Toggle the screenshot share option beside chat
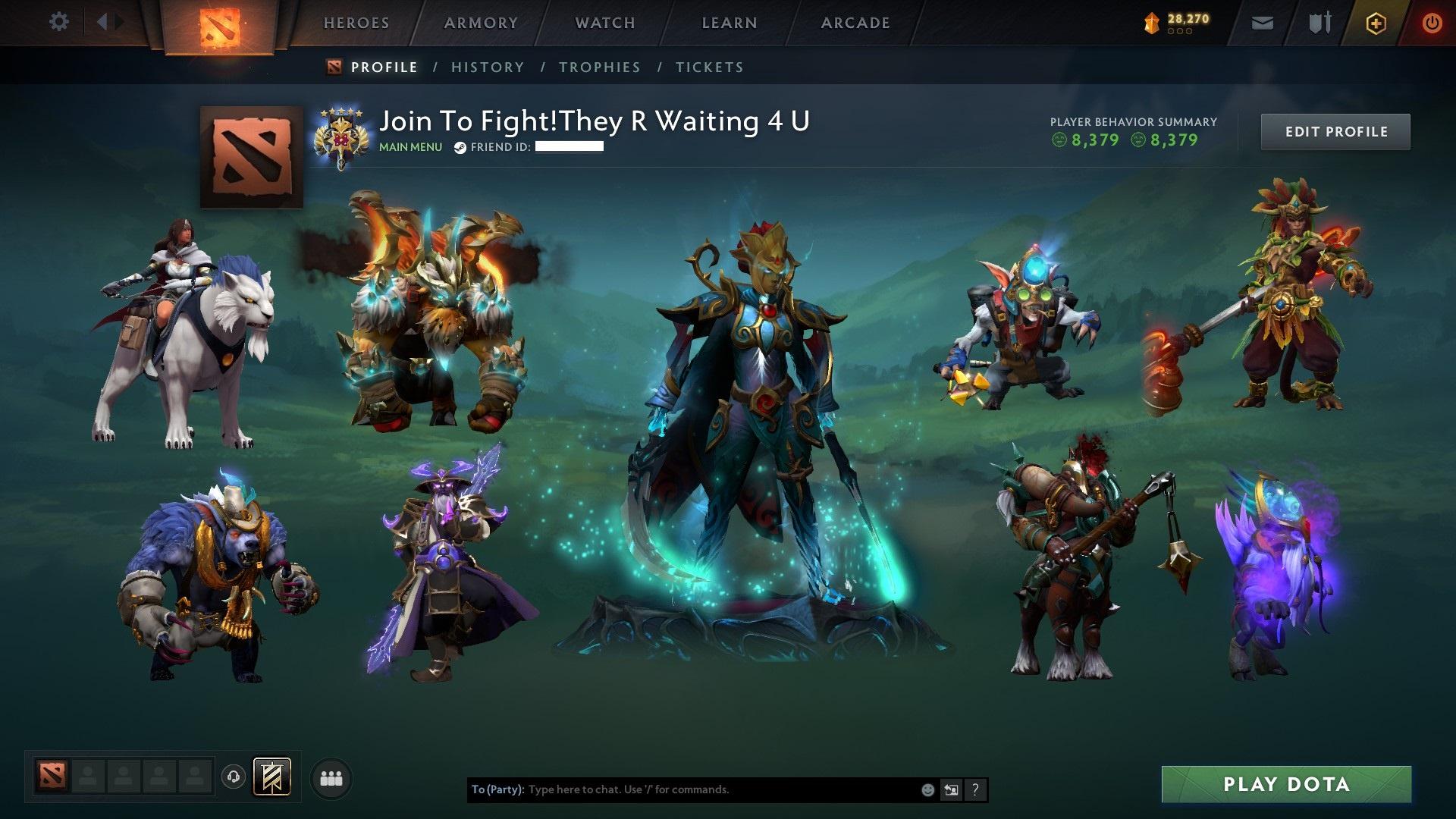The width and height of the screenshot is (1456, 819). coord(950,789)
